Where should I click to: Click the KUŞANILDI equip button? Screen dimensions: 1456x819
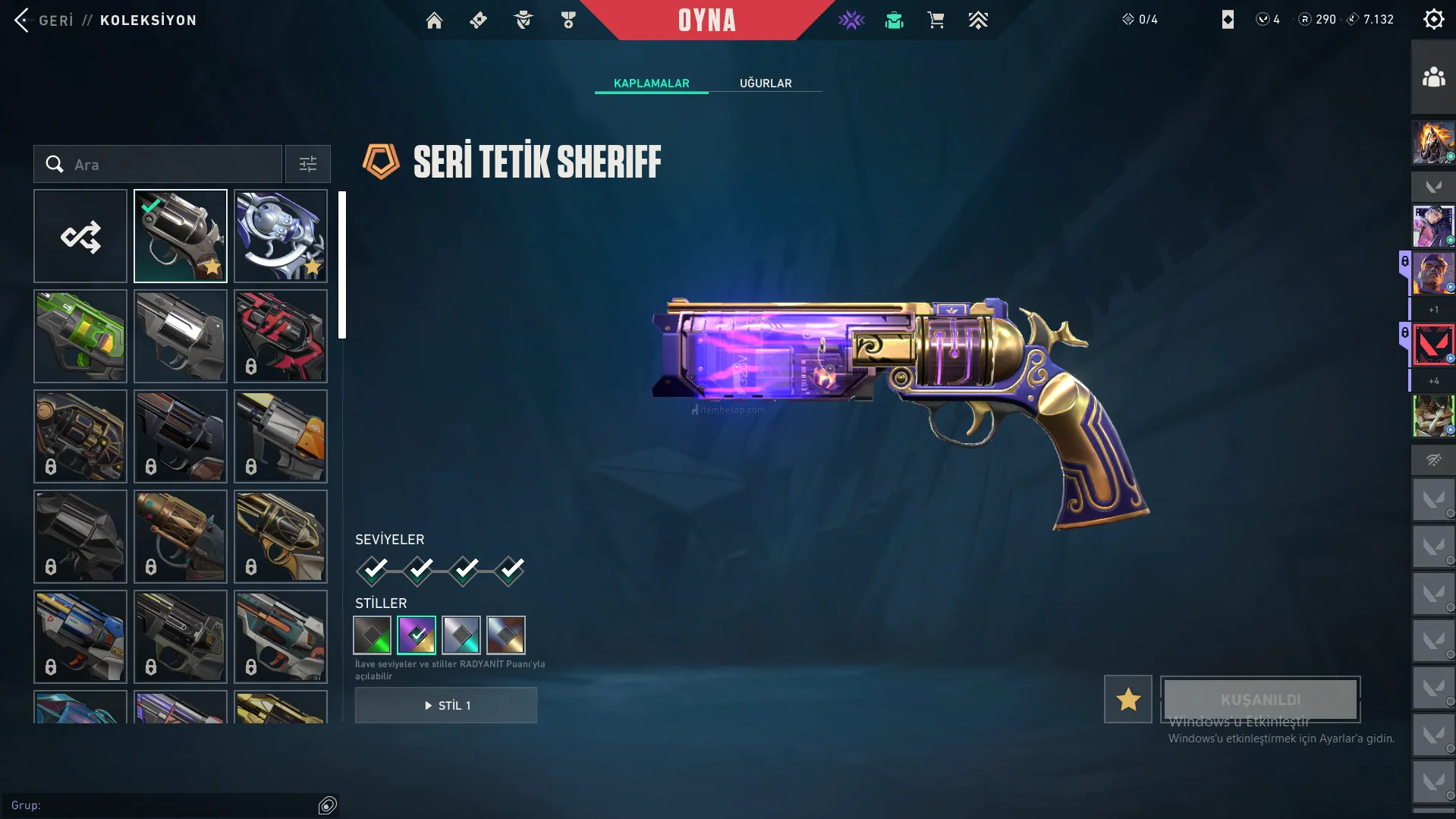1260,699
